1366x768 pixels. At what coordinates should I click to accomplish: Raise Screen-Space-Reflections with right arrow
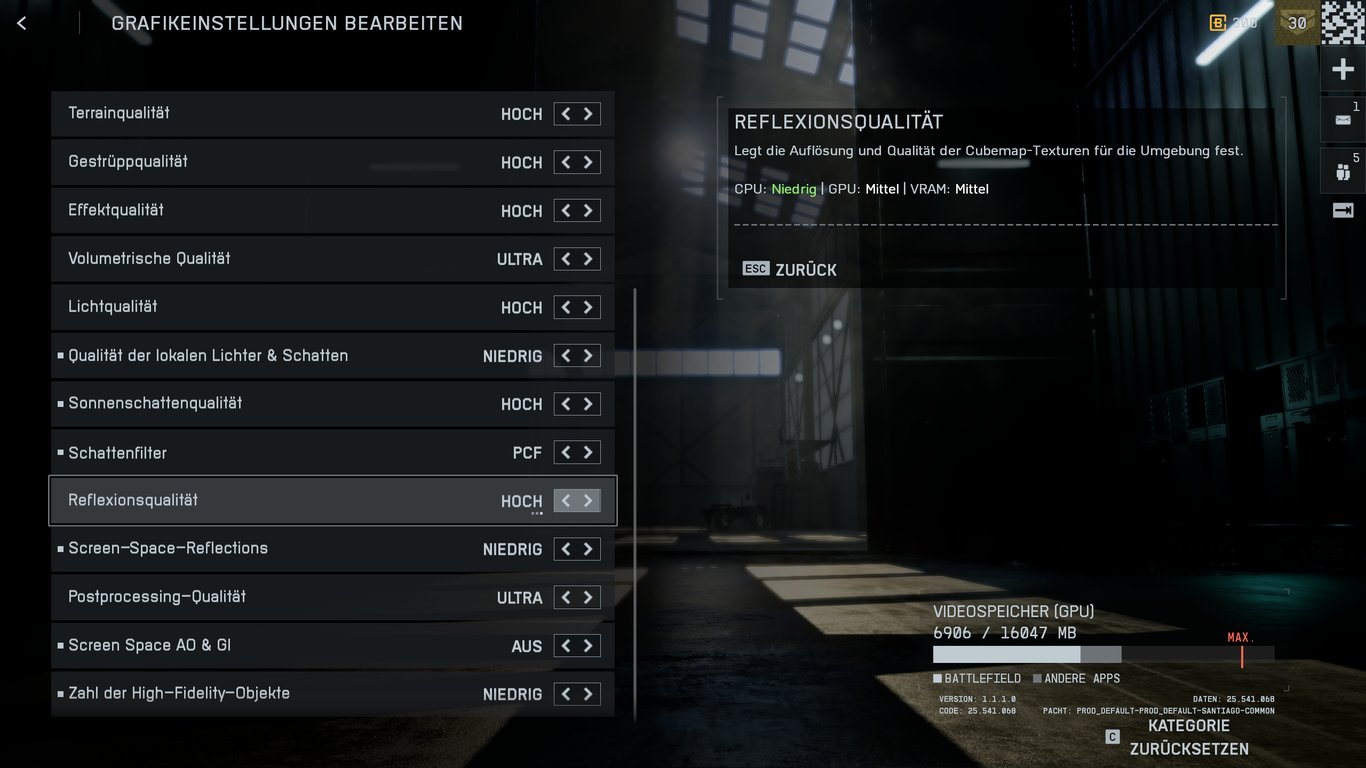click(x=589, y=549)
